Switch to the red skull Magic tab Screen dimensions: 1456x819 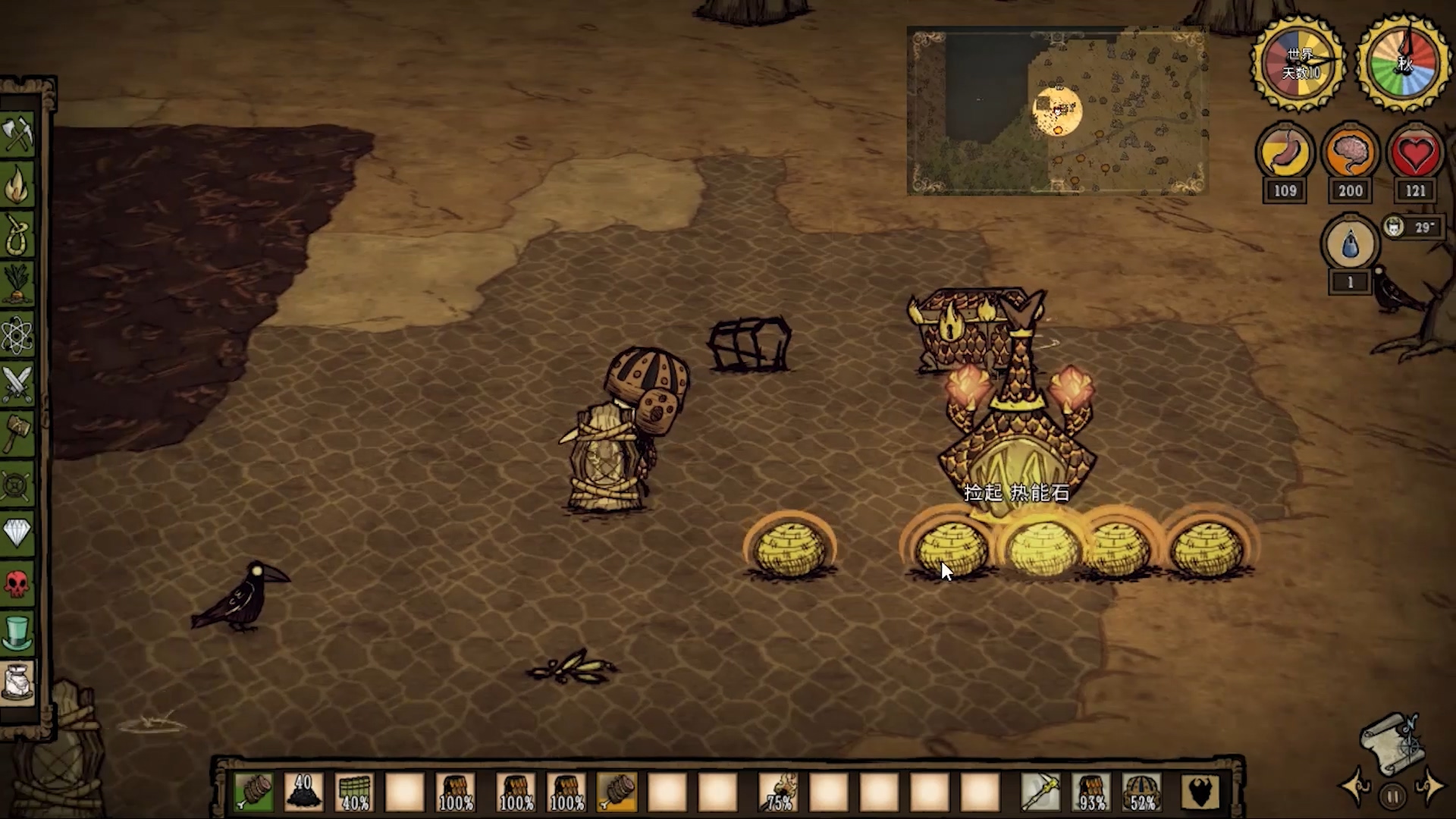pyautogui.click(x=17, y=583)
